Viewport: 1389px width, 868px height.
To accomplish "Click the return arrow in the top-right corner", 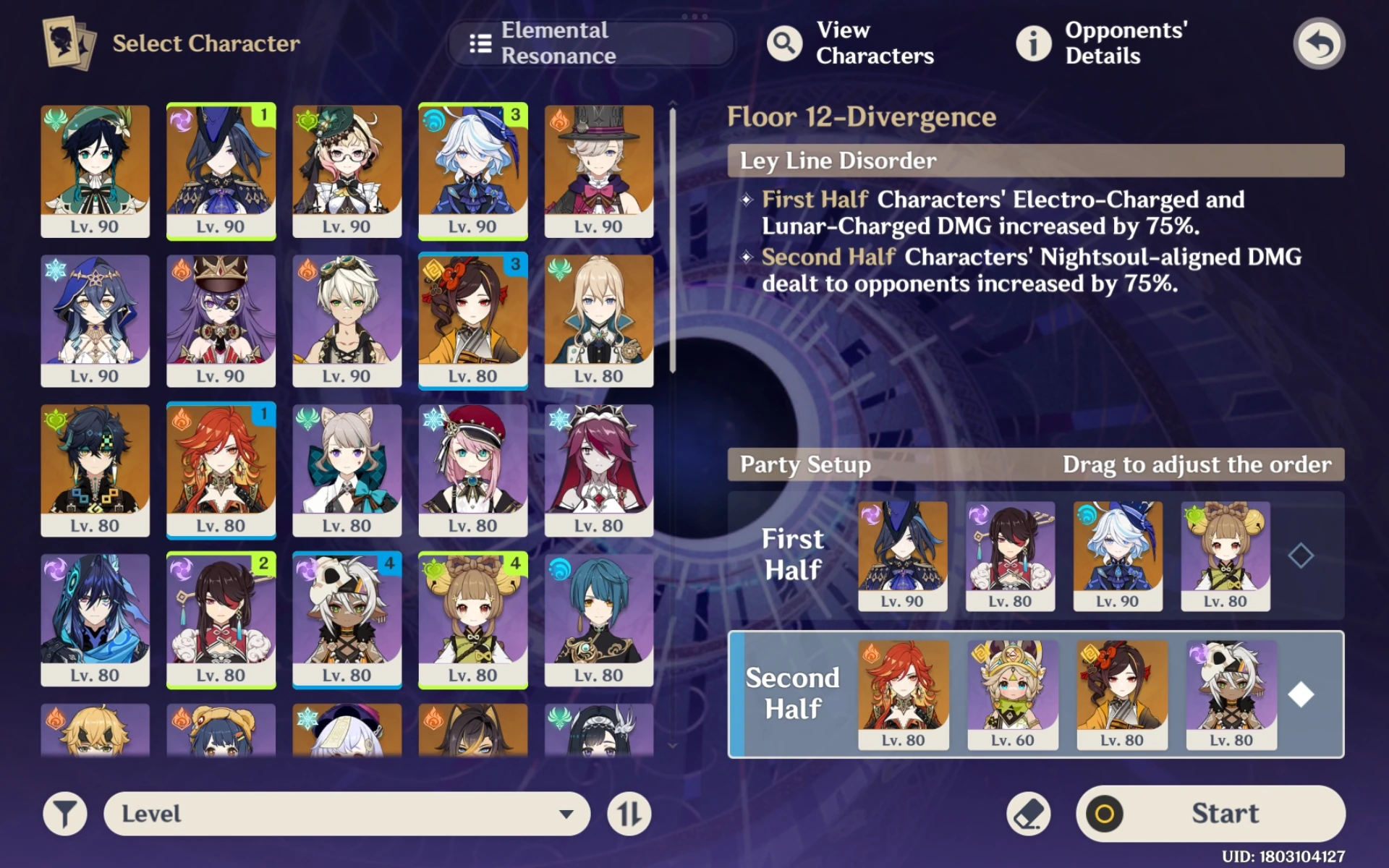I will pyautogui.click(x=1319, y=43).
